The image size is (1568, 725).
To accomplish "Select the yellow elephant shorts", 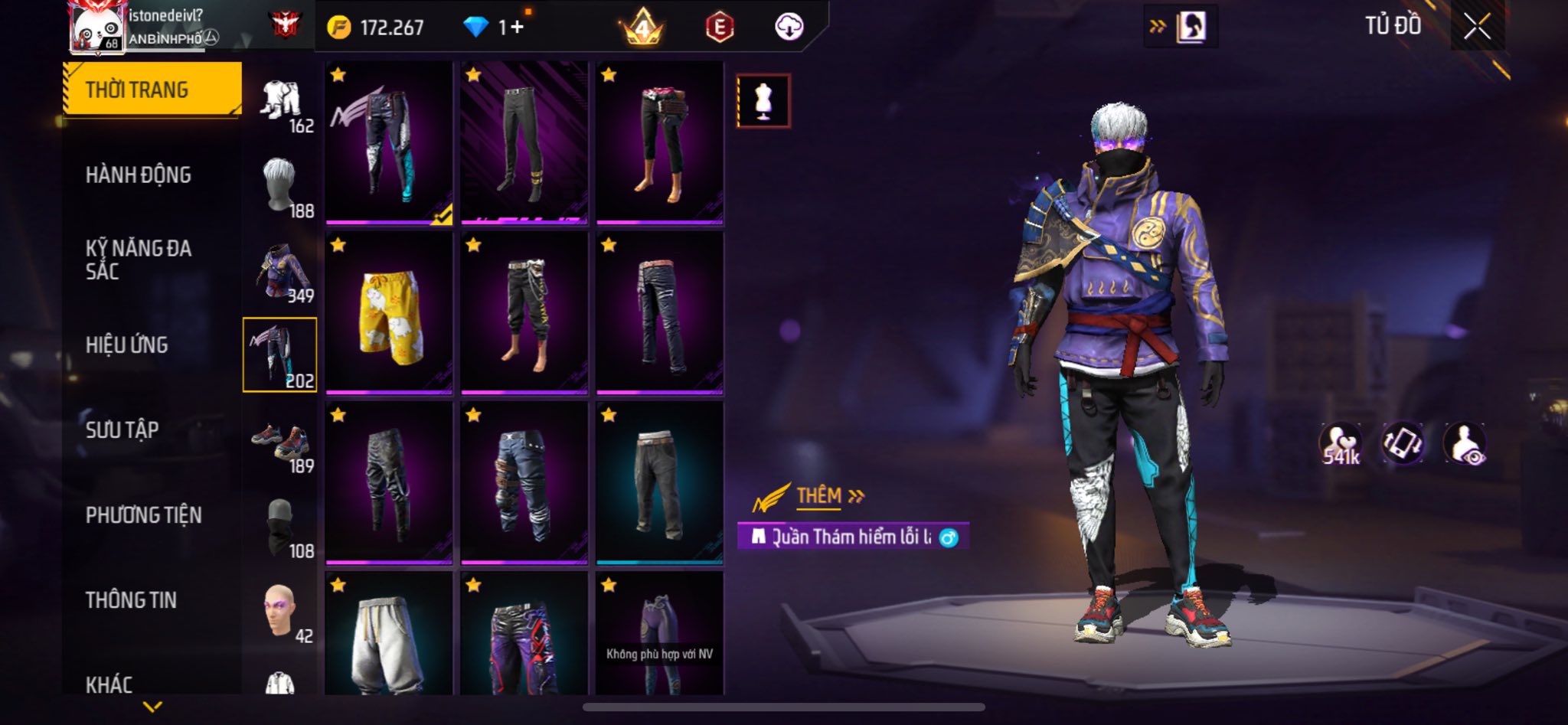I will [389, 312].
